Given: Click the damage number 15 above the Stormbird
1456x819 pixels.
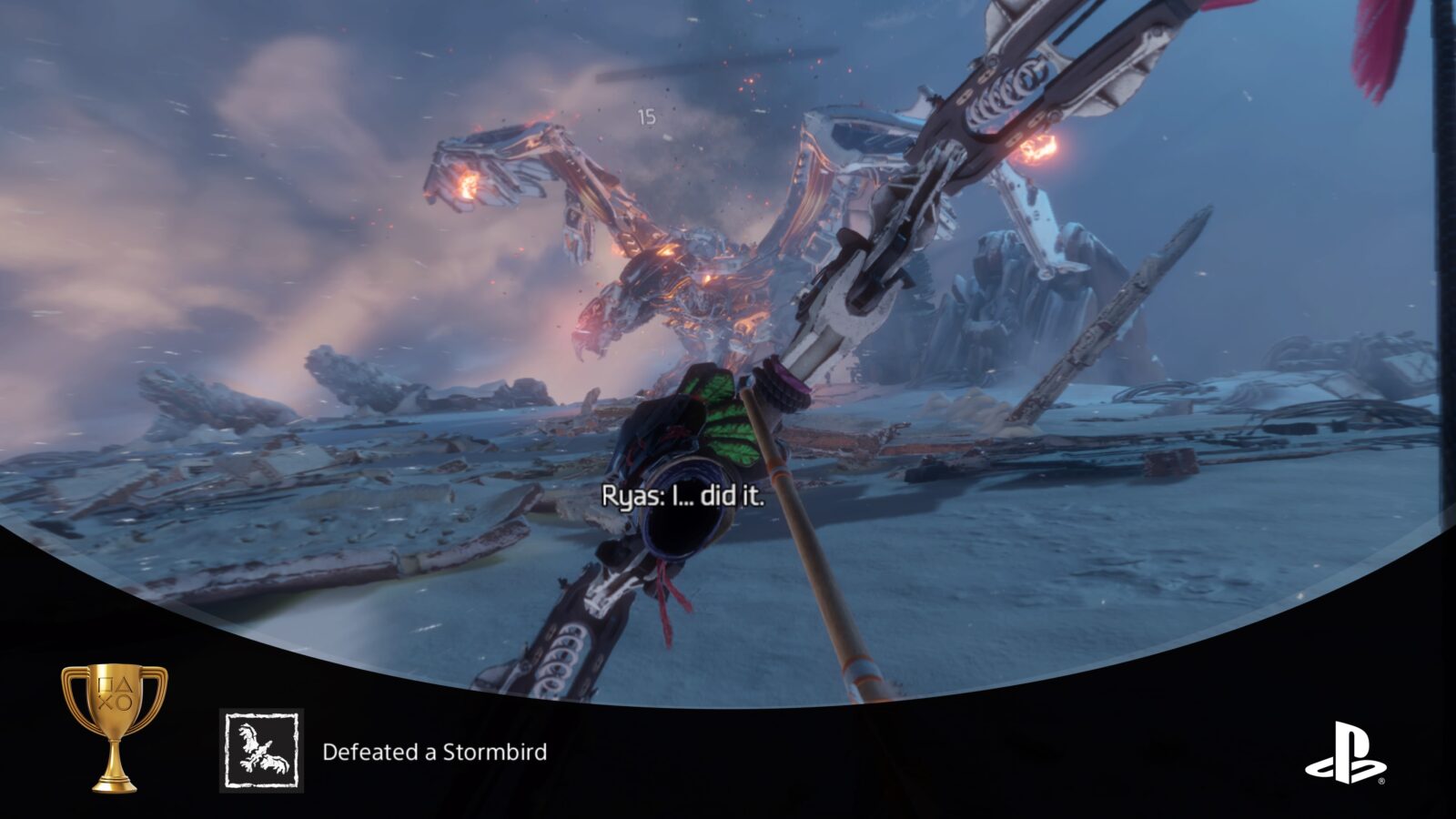Looking at the screenshot, I should (647, 116).
